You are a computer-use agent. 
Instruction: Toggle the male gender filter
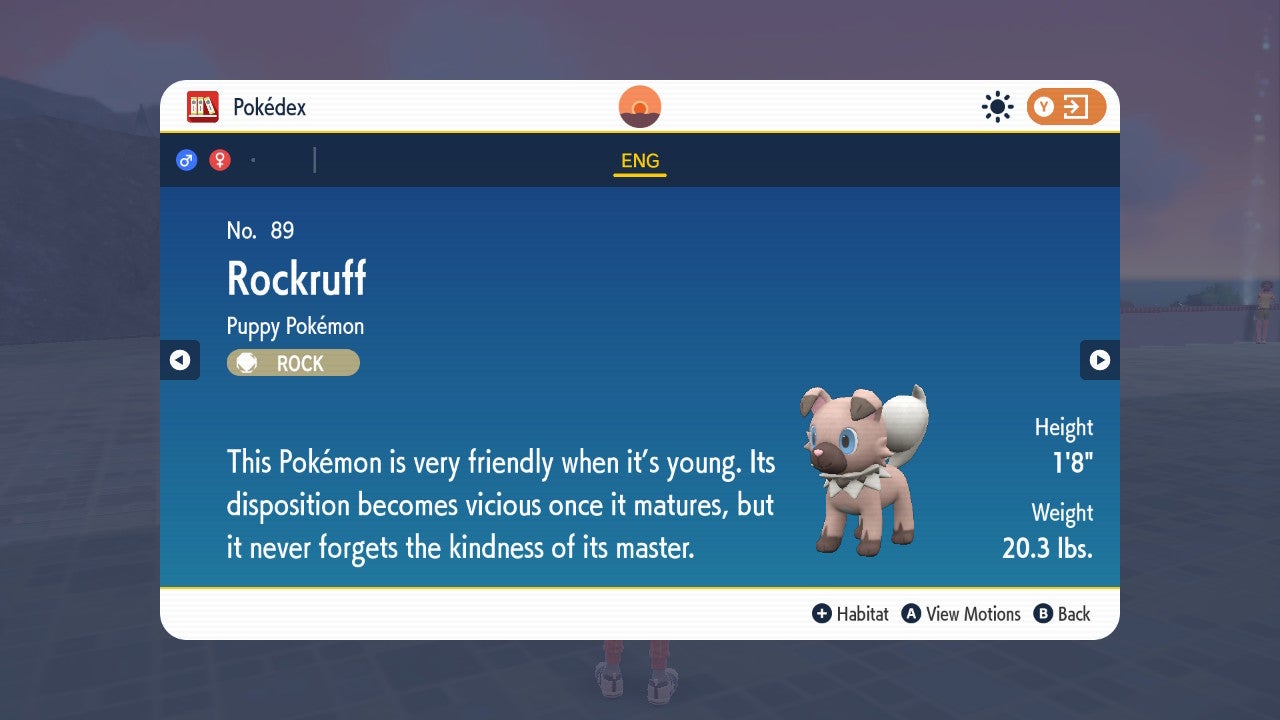point(186,159)
